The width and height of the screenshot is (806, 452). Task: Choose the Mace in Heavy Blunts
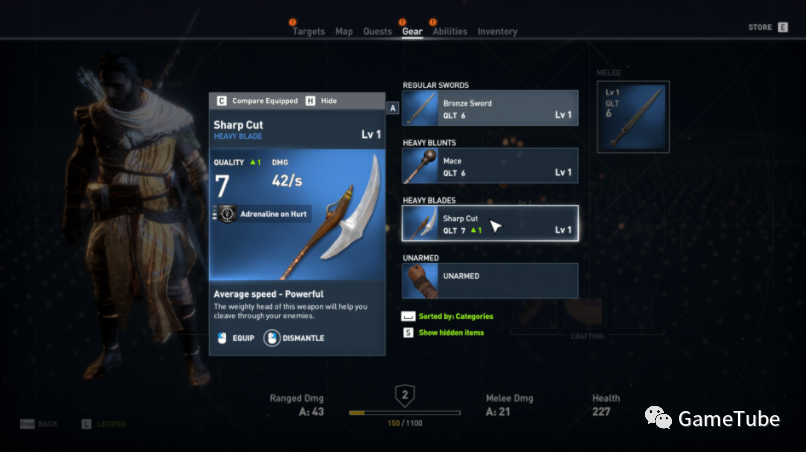(x=490, y=166)
